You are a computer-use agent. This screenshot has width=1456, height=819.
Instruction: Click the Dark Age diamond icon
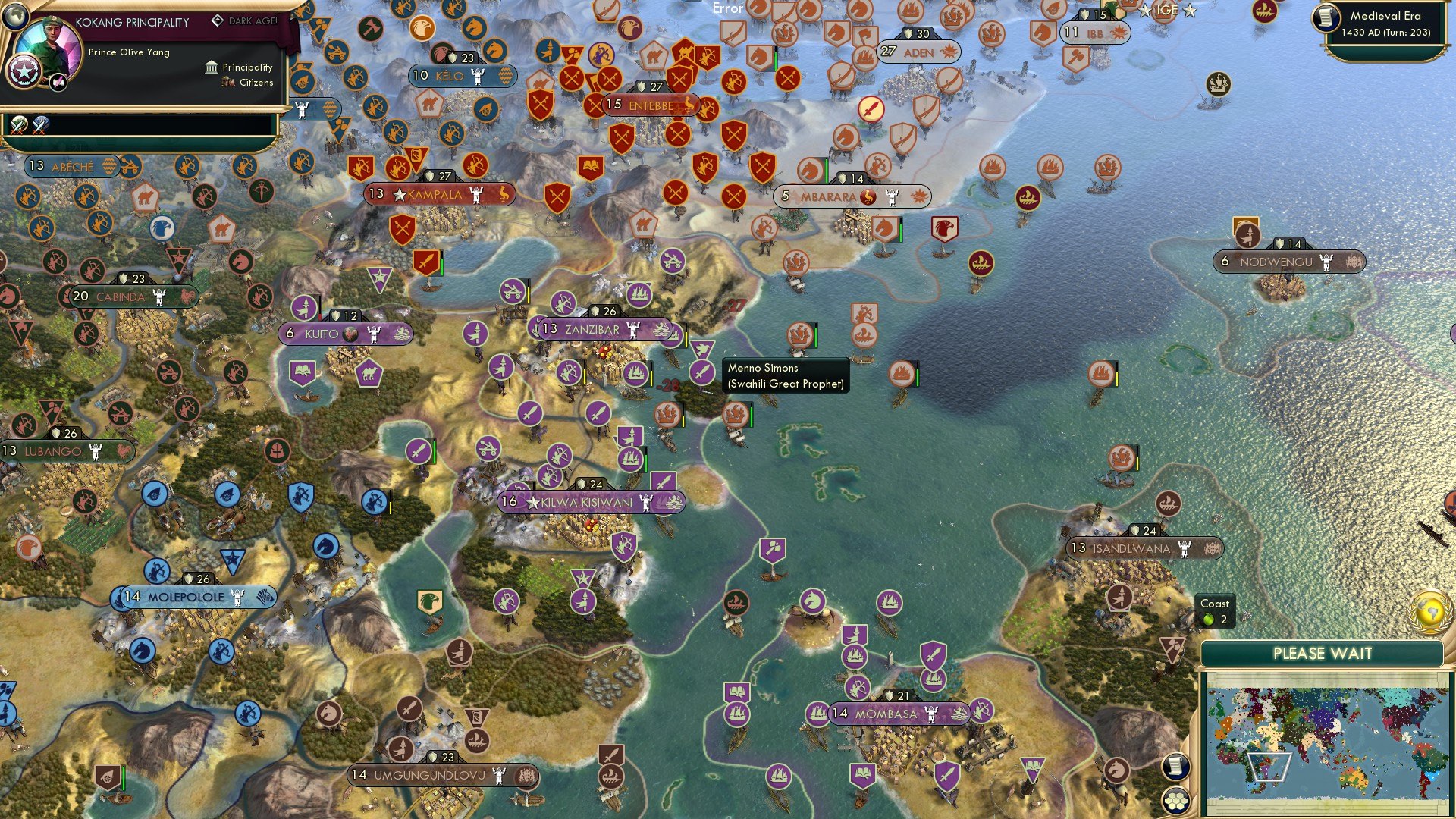218,21
